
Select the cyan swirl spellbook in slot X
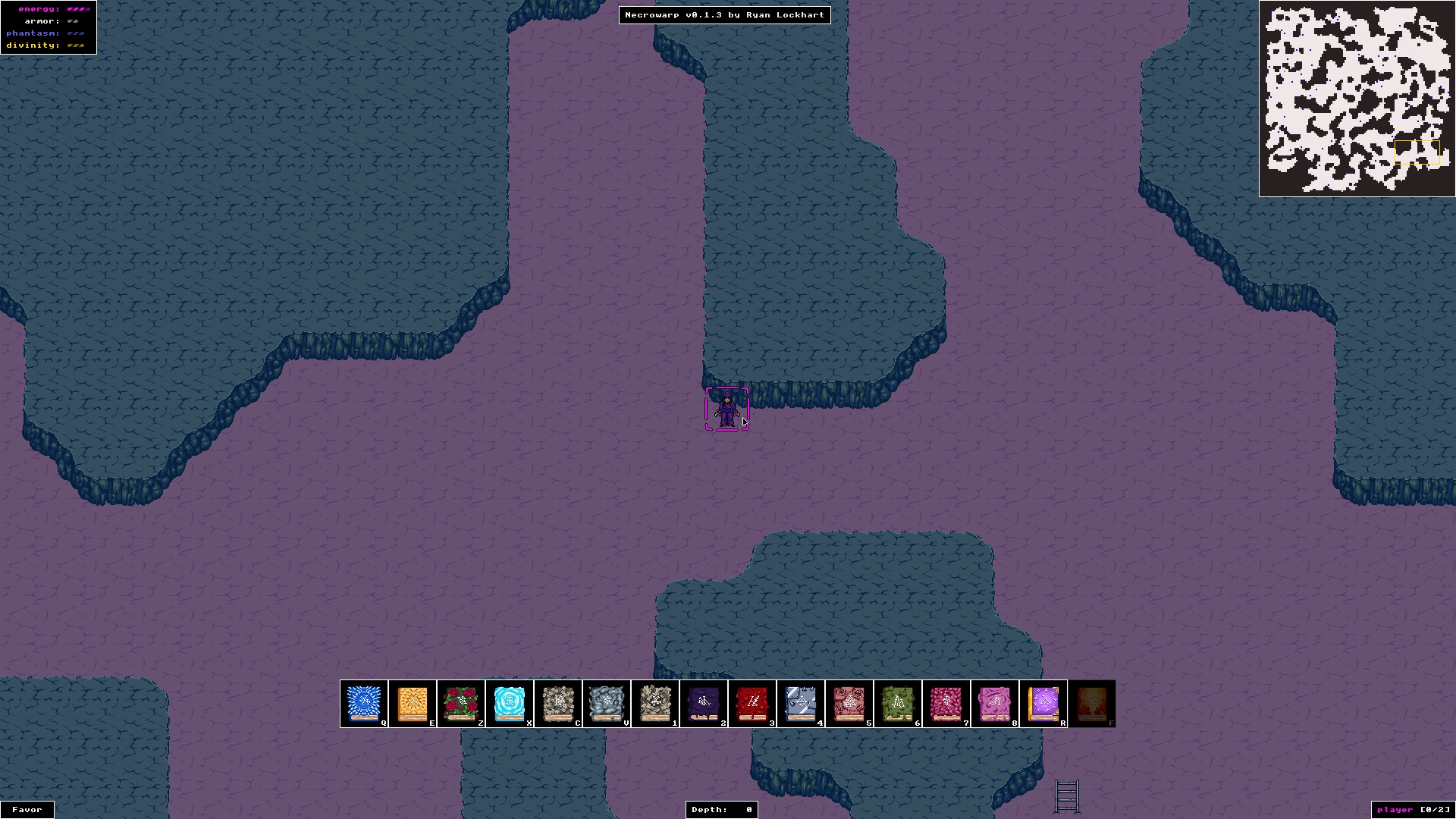[x=510, y=703]
